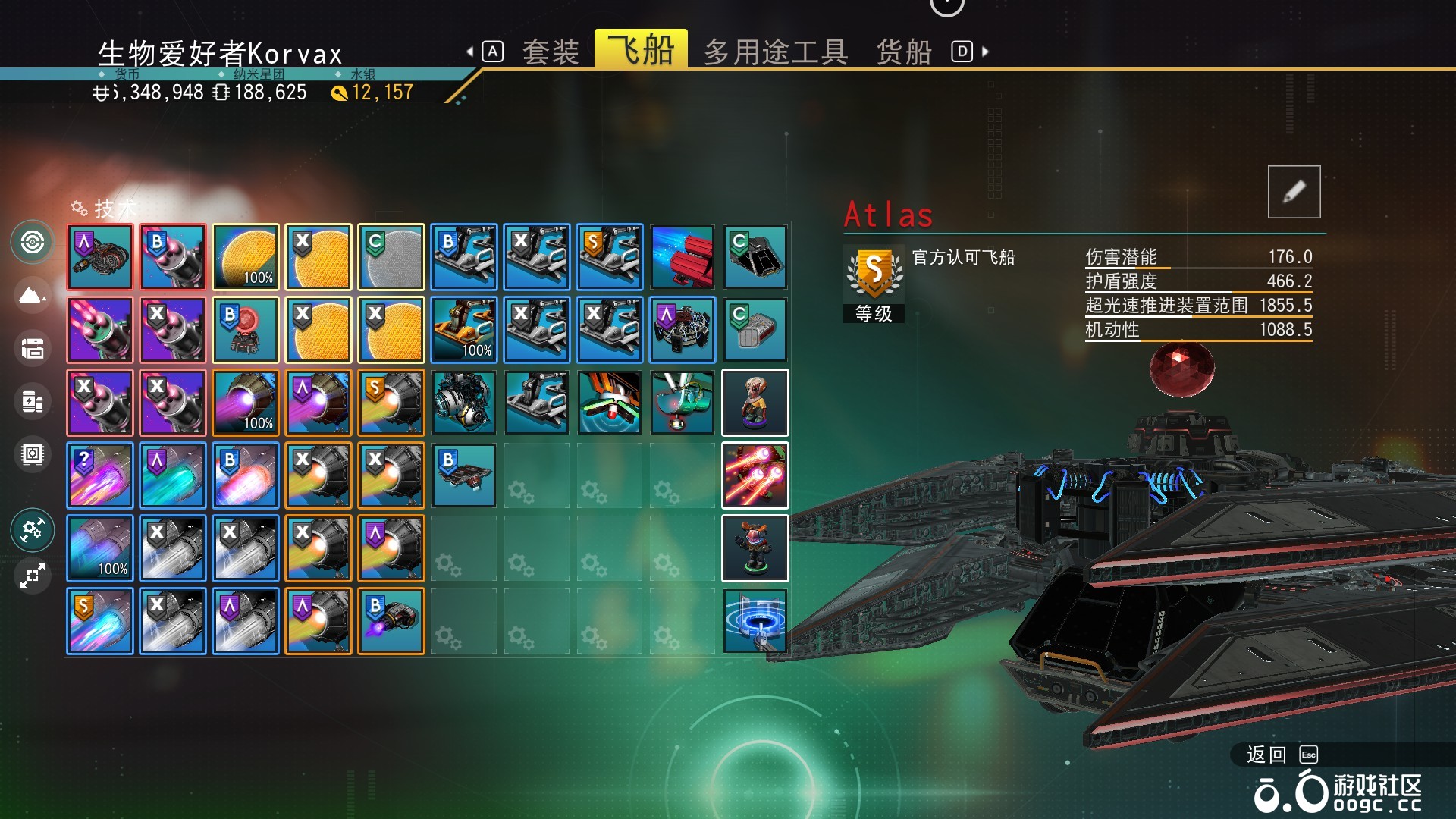Select the cargo container icon in the sidebar
Screen dimensions: 1456x819
[x=32, y=349]
